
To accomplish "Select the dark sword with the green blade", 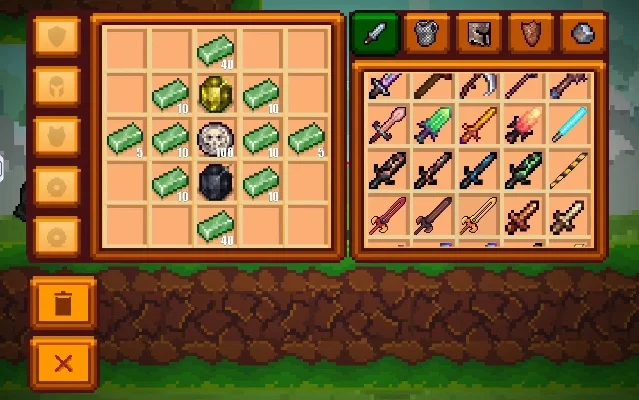I will (x=523, y=172).
